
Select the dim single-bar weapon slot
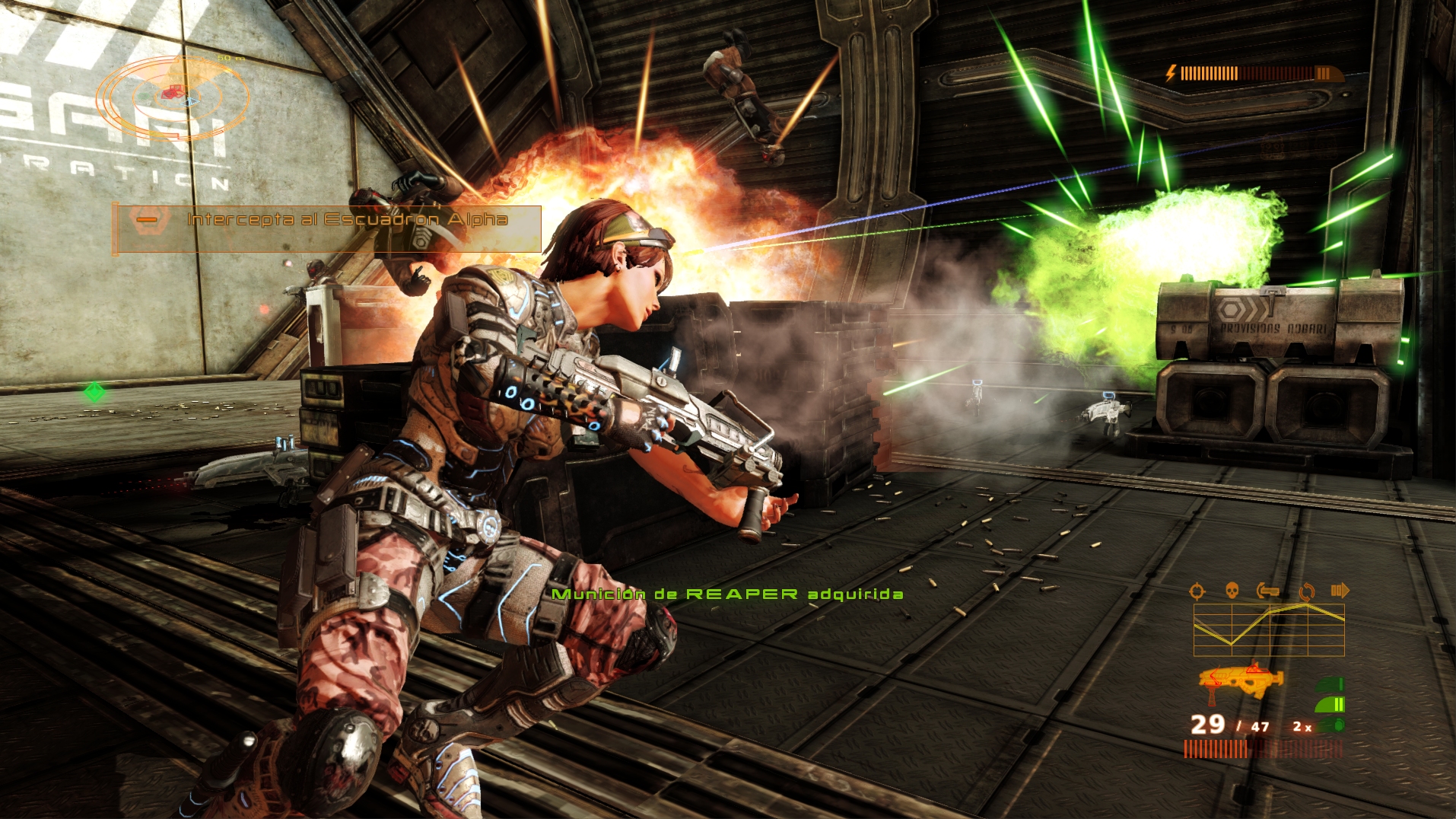coord(1331,684)
